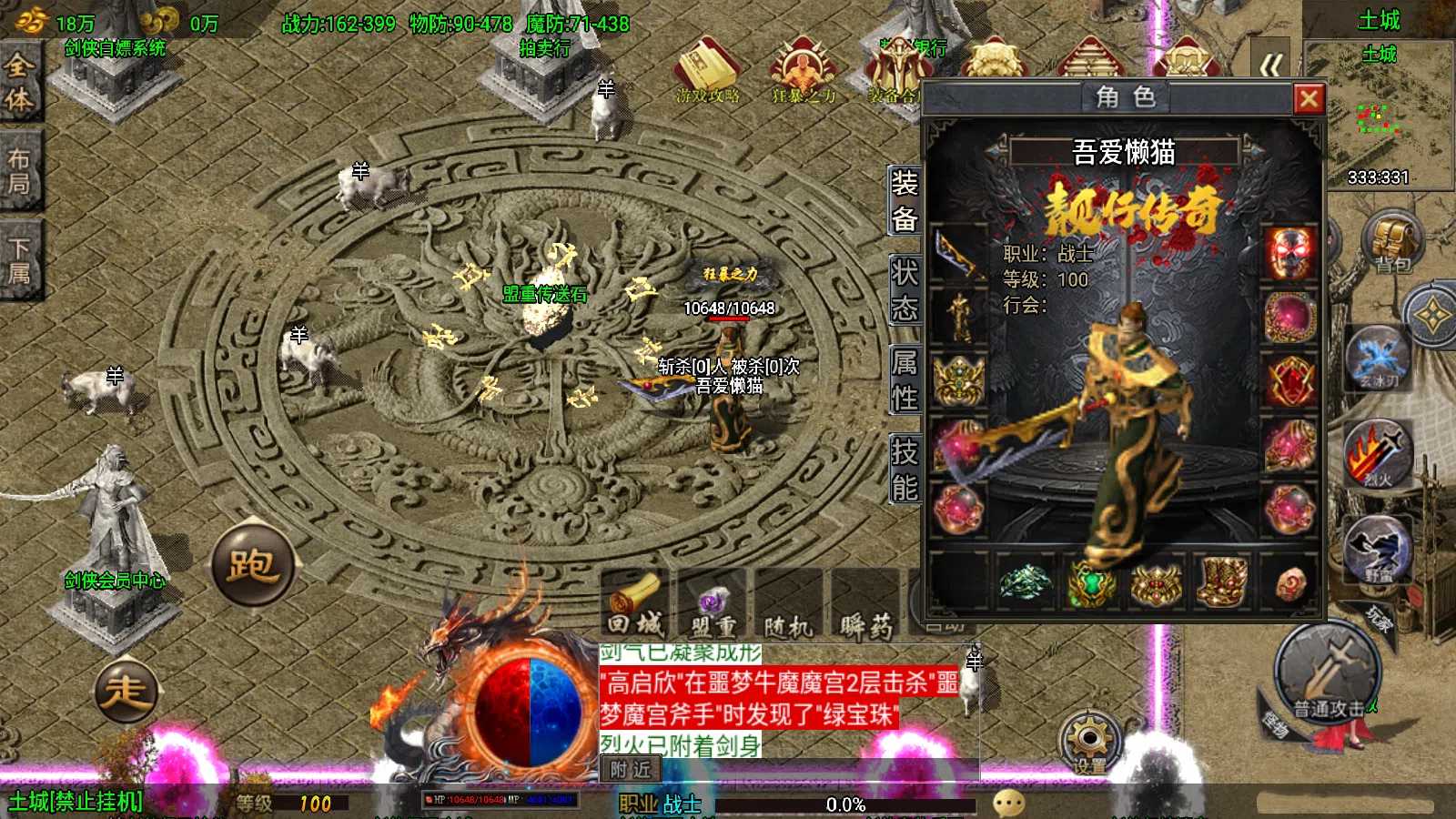The height and width of the screenshot is (819, 1456).
Task: Show the 属性 attributes tab
Action: [904, 380]
